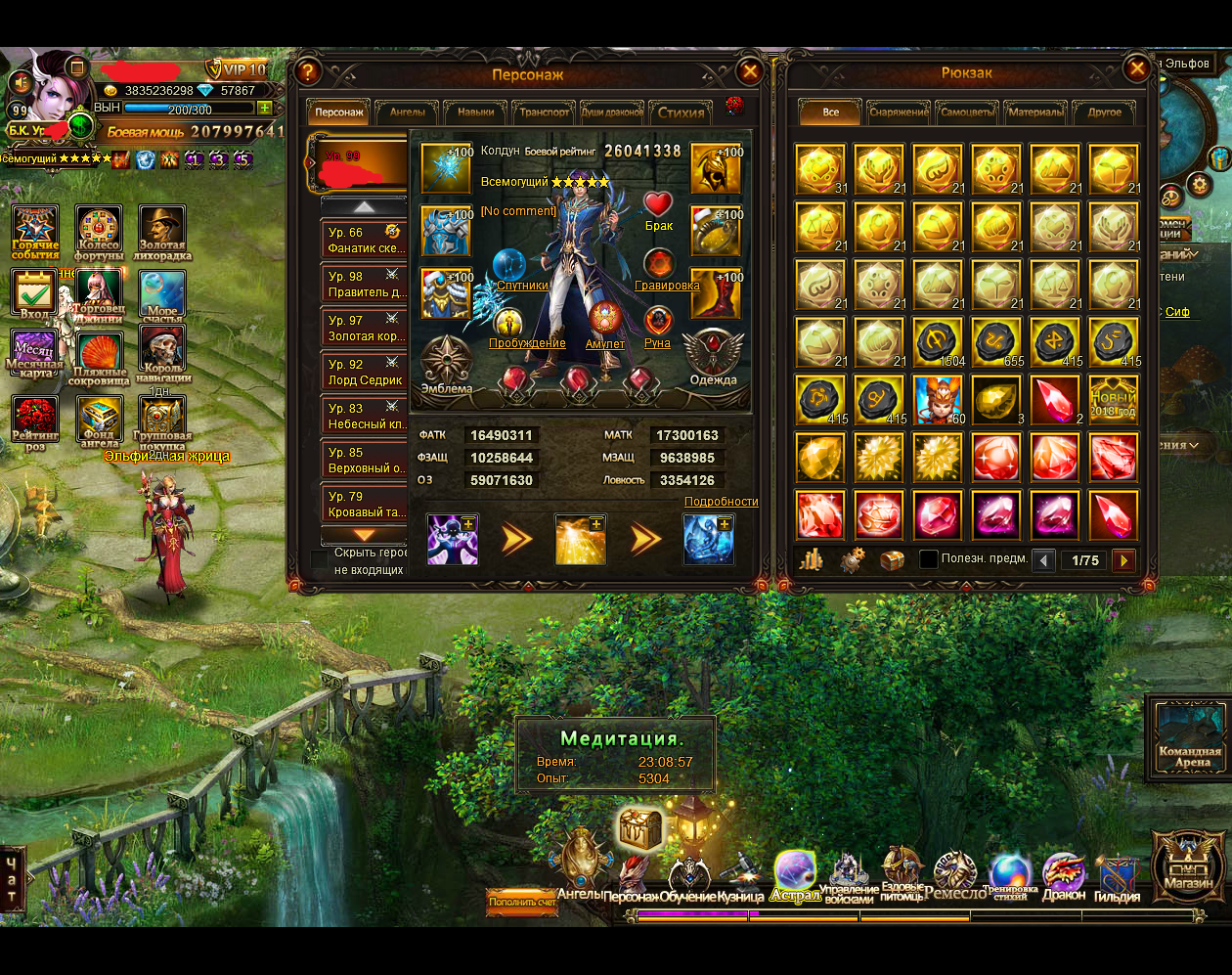
Task: Choose the level 97 Золотая hero row
Action: (x=366, y=329)
